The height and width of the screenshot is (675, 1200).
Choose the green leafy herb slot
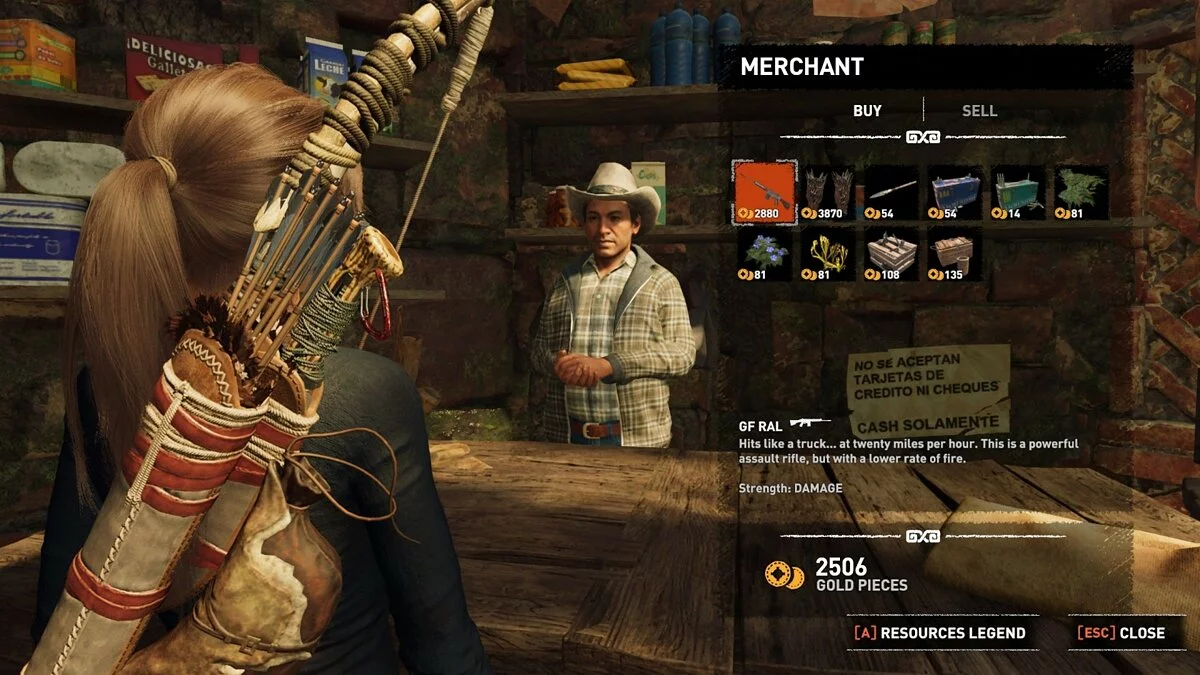(x=1081, y=192)
